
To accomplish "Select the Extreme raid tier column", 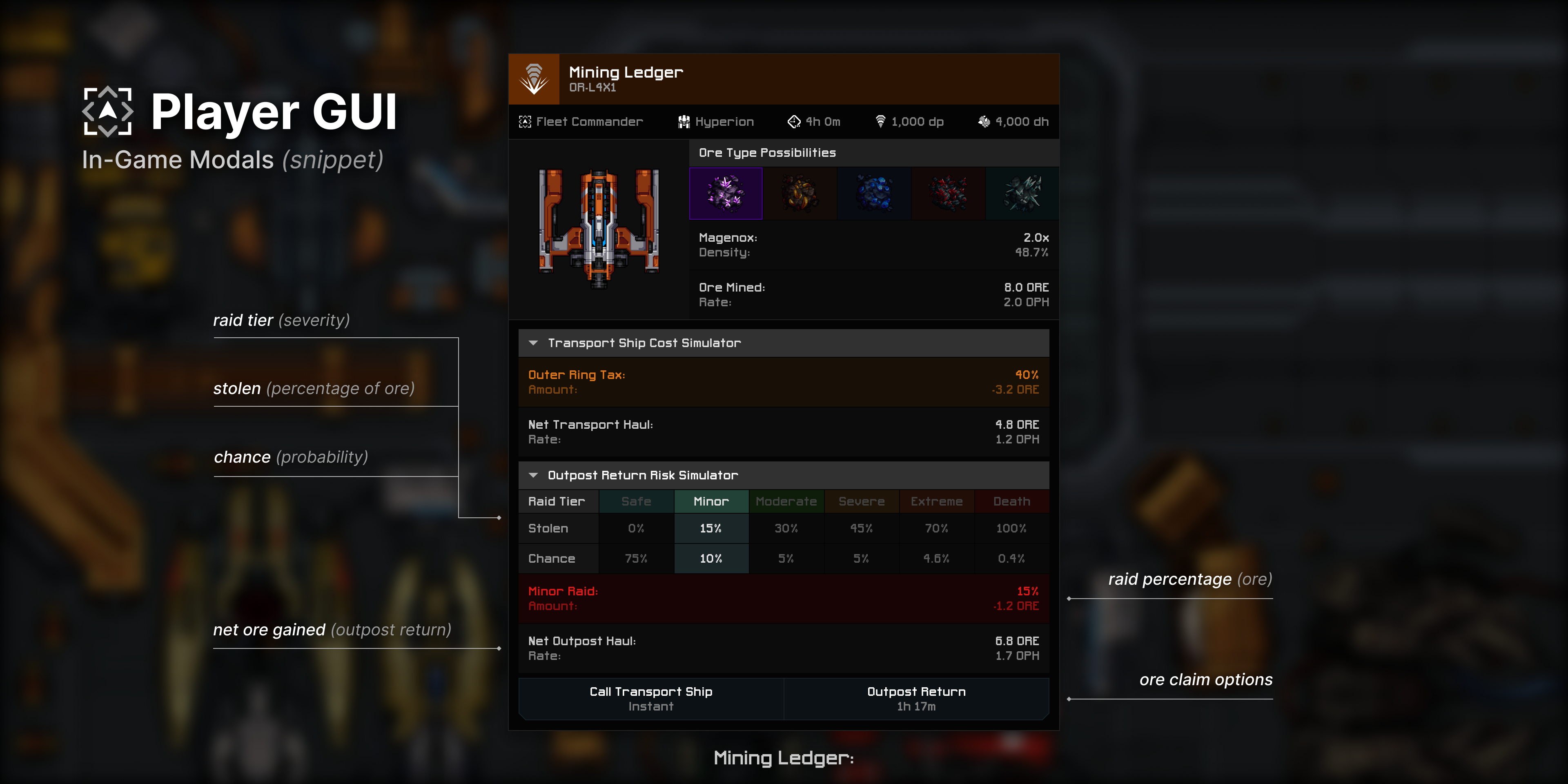I will pyautogui.click(x=937, y=501).
